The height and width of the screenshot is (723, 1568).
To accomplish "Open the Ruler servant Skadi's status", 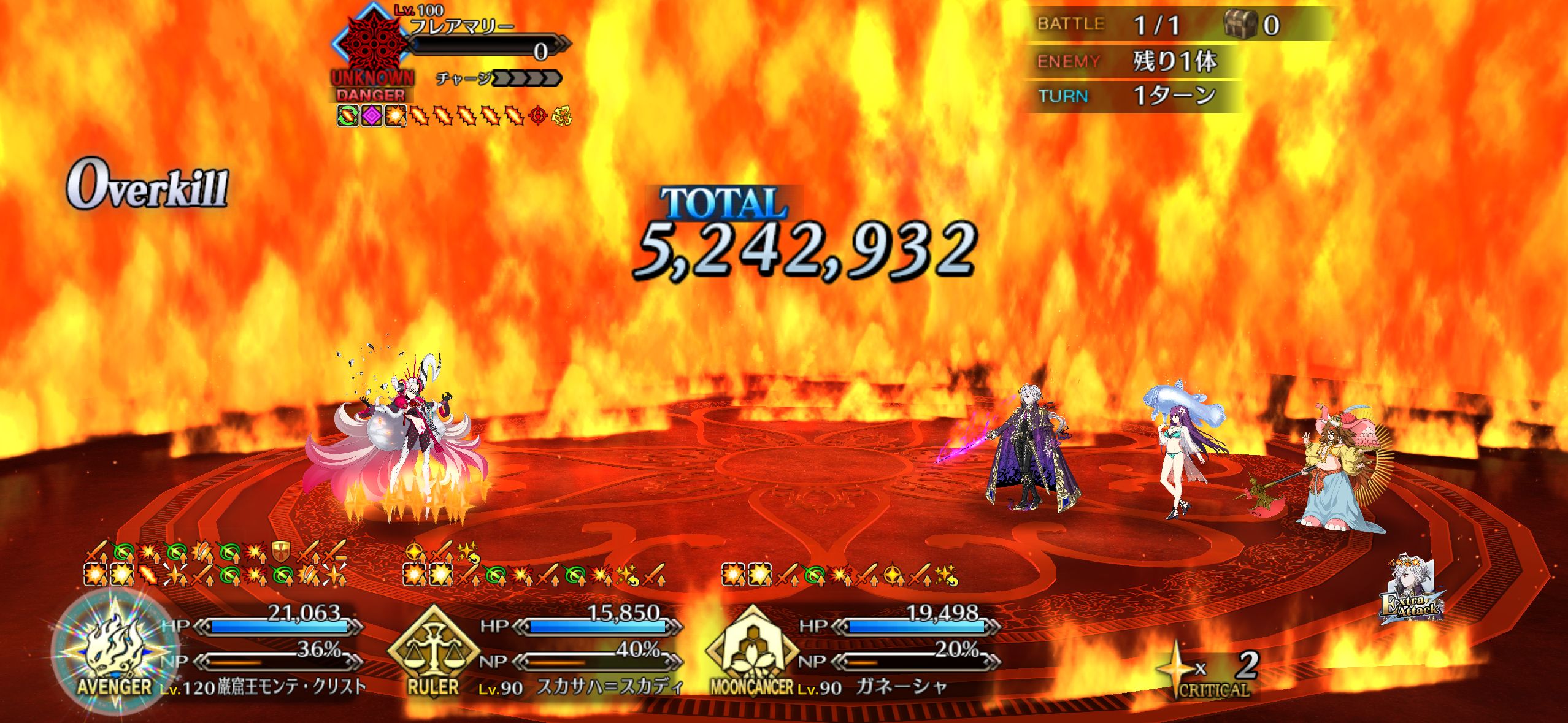I will [609, 686].
